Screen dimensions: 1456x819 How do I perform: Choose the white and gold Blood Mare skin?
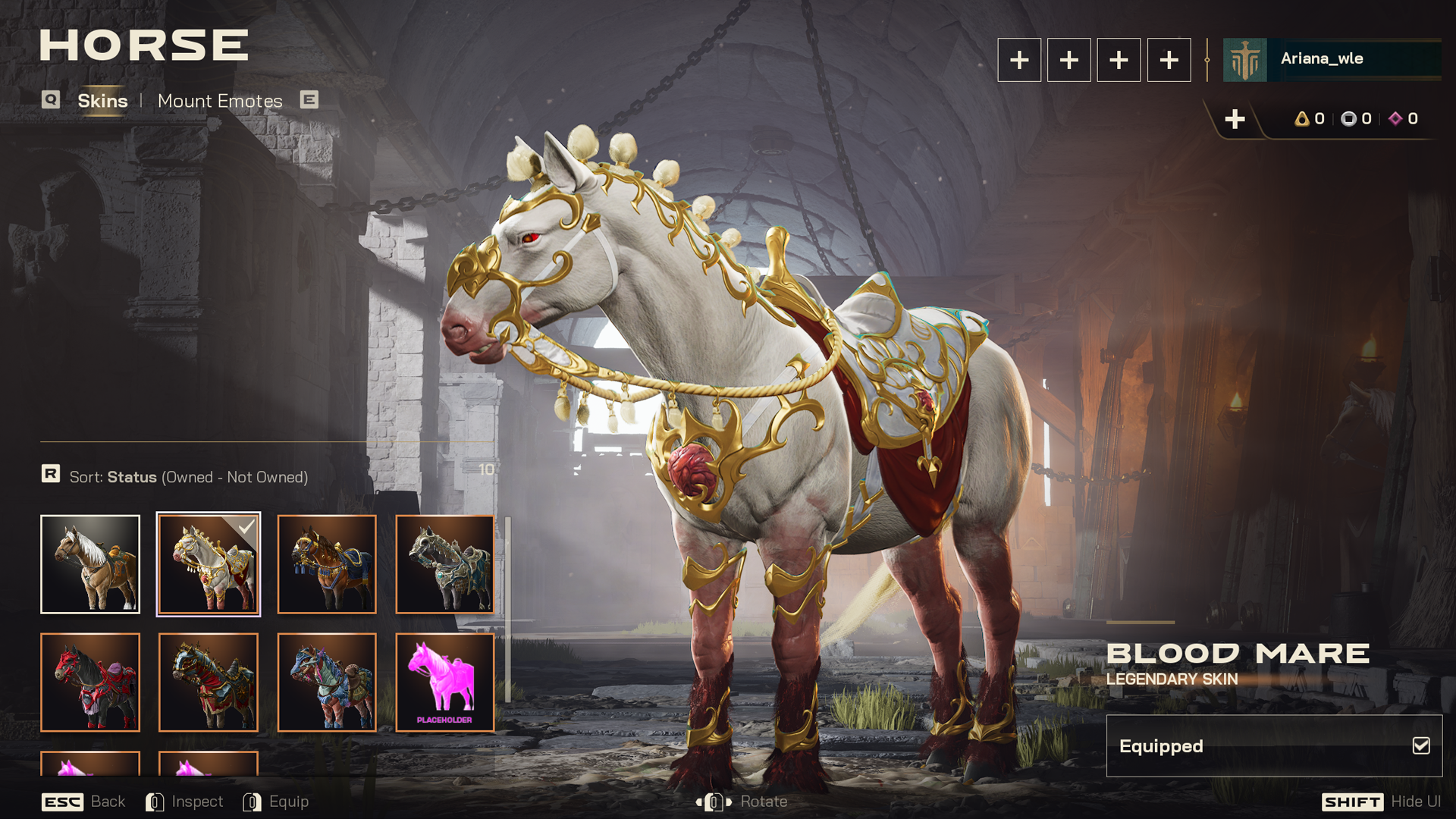(x=209, y=564)
